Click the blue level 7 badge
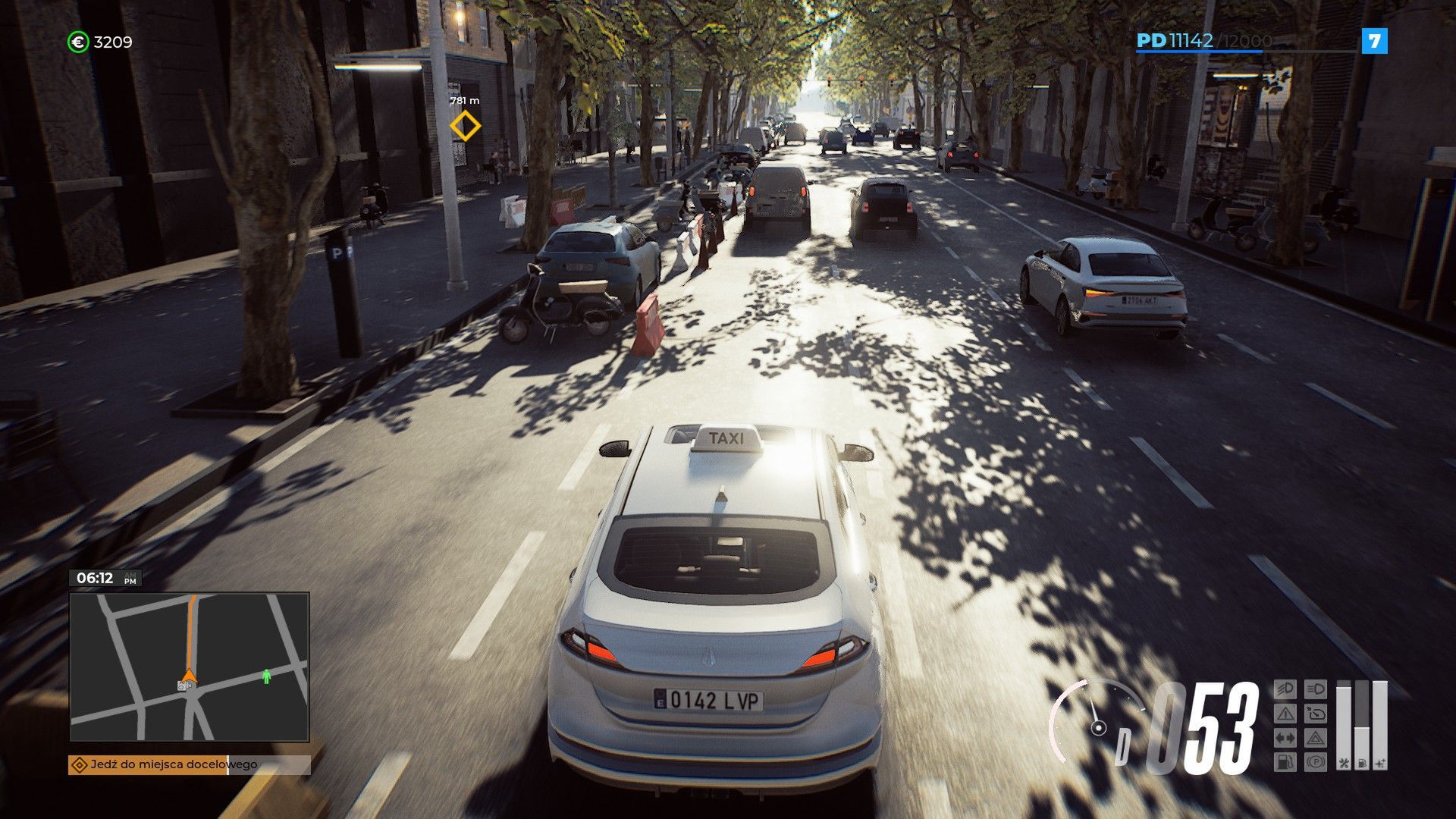The height and width of the screenshot is (819, 1456). click(x=1374, y=41)
